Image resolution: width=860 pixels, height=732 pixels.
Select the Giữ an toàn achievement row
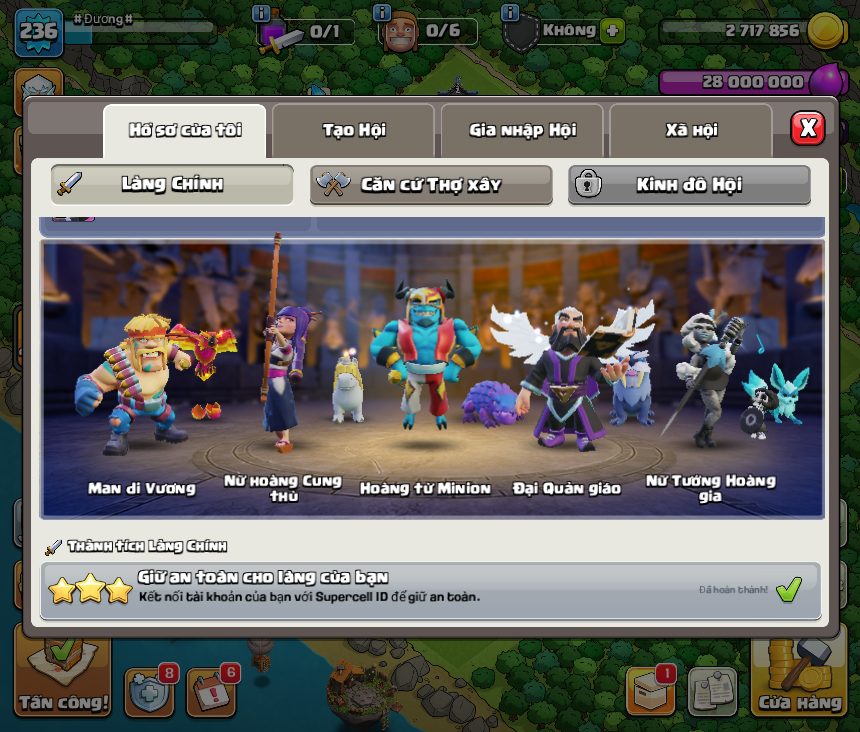pyautogui.click(x=431, y=590)
